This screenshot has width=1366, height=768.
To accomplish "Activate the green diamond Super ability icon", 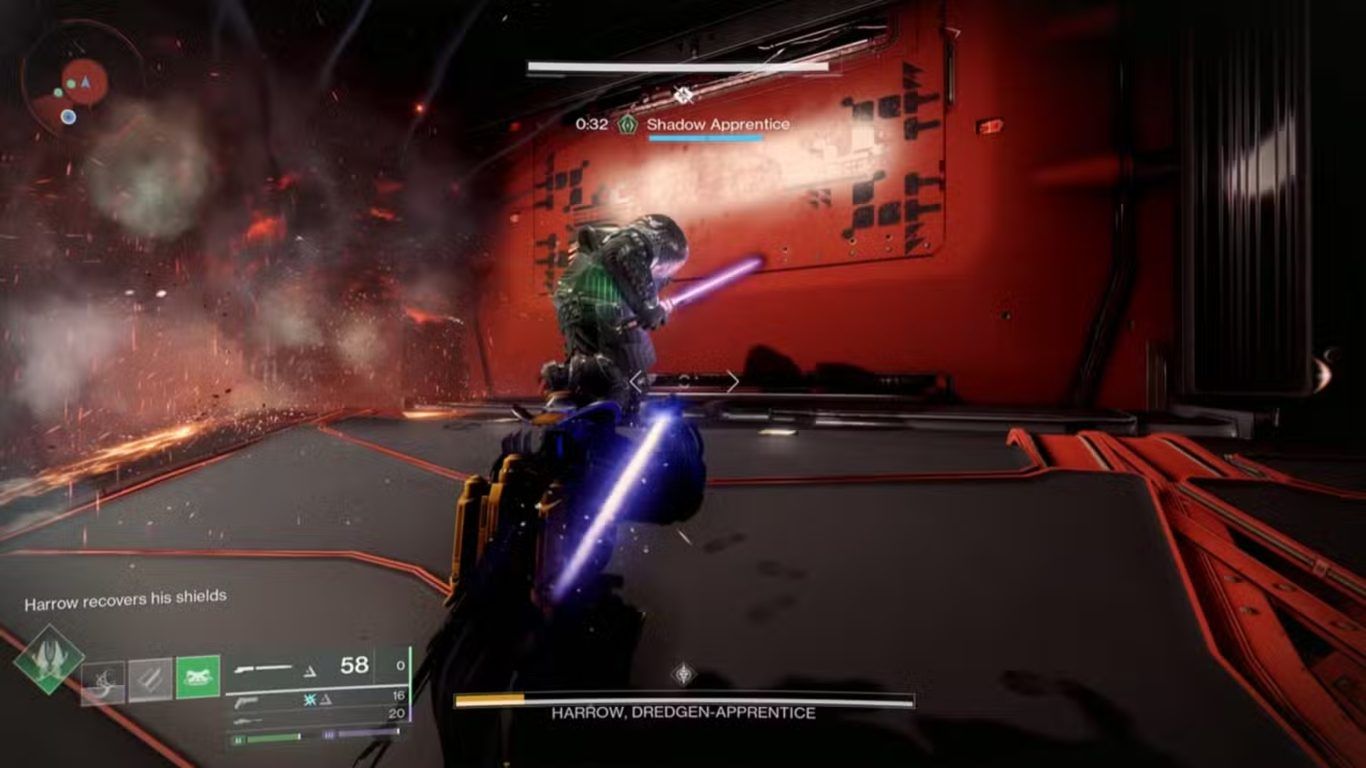I will click(48, 660).
